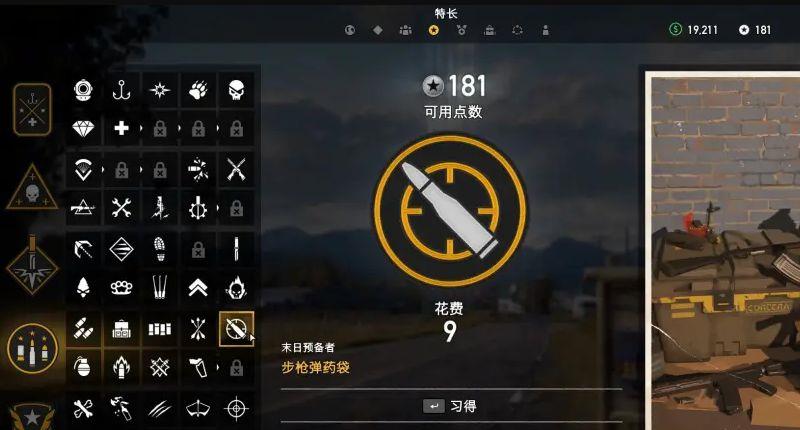Select the diamond perk icon
Image resolution: width=800 pixels, height=430 pixels.
point(83,128)
